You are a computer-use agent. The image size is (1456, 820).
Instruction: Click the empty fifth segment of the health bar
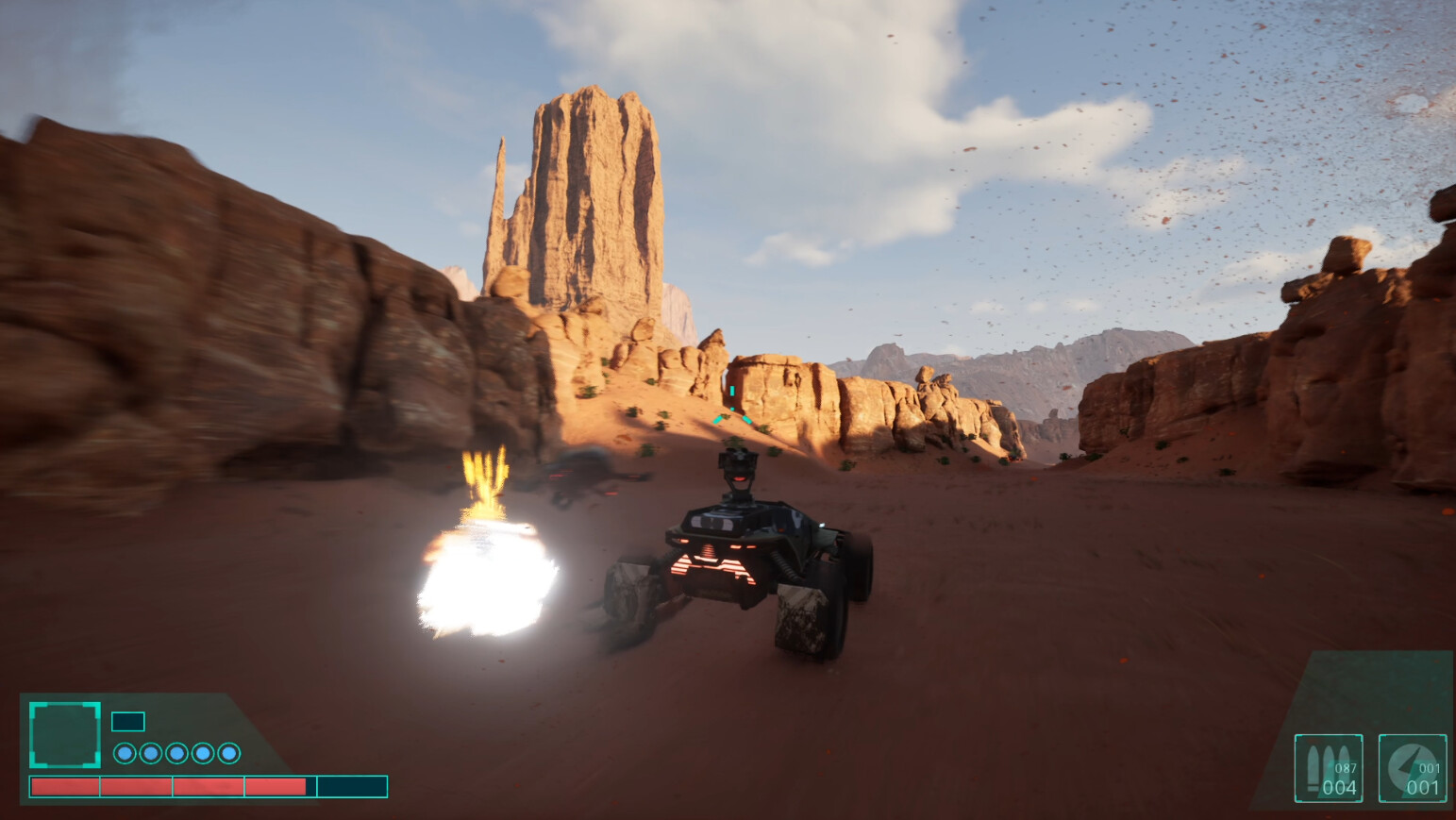coord(355,786)
